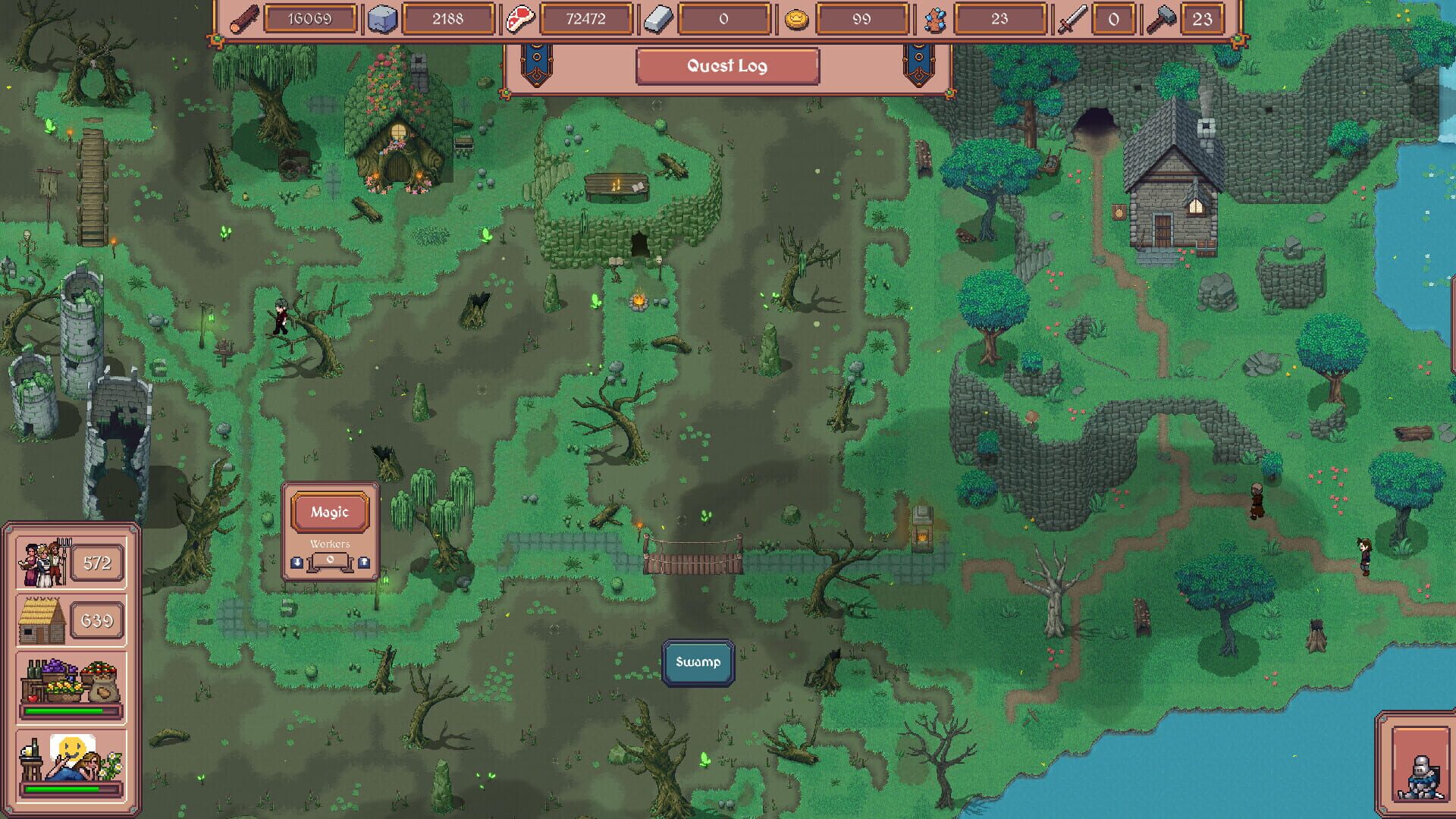The width and height of the screenshot is (1456, 819).
Task: Click the house icon showing 639
Action: (43, 620)
